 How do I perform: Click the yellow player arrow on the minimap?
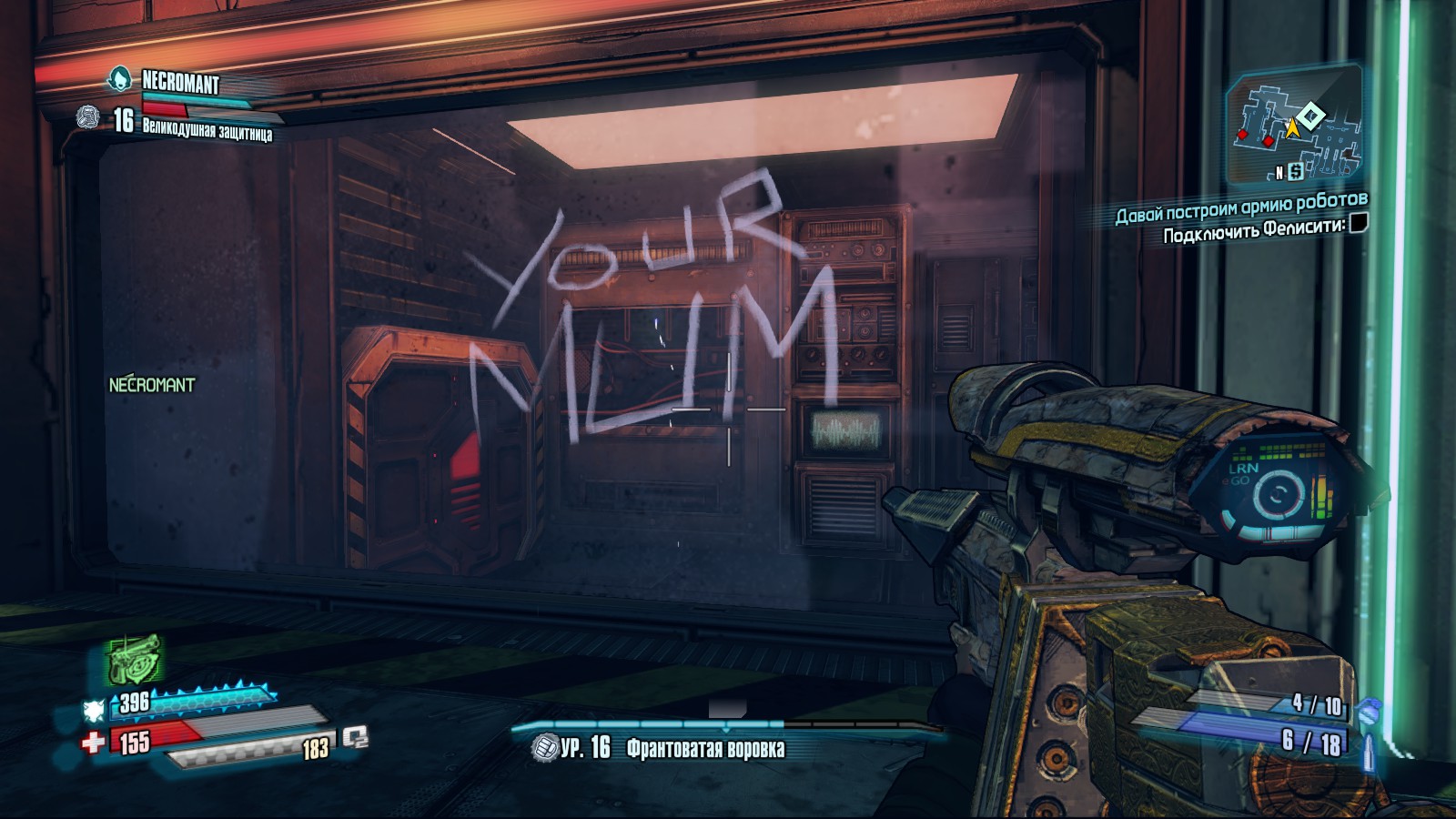point(1291,128)
